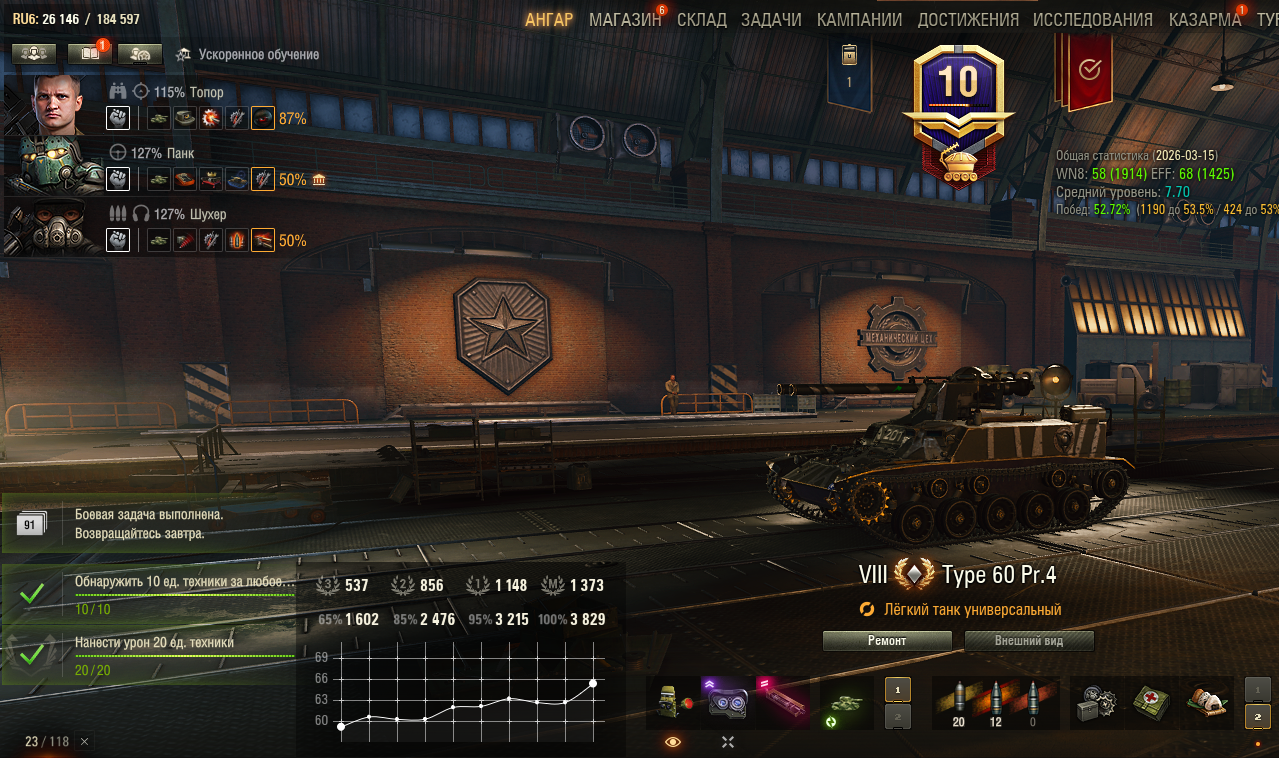The width and height of the screenshot is (1279, 758).
Task: Select crew member Панк's portrait
Action: tap(56, 165)
